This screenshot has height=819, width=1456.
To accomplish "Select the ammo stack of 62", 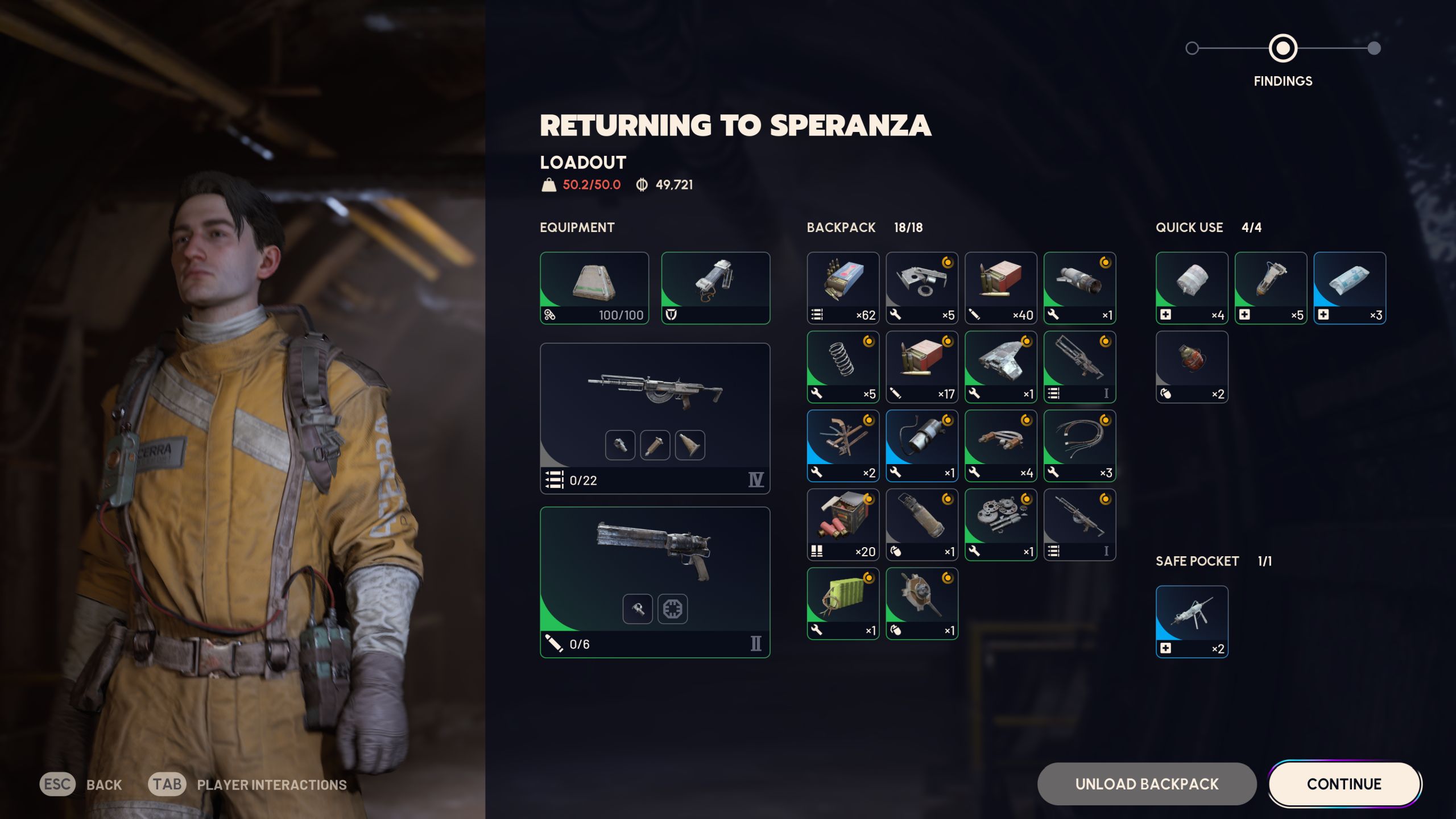I will point(842,288).
